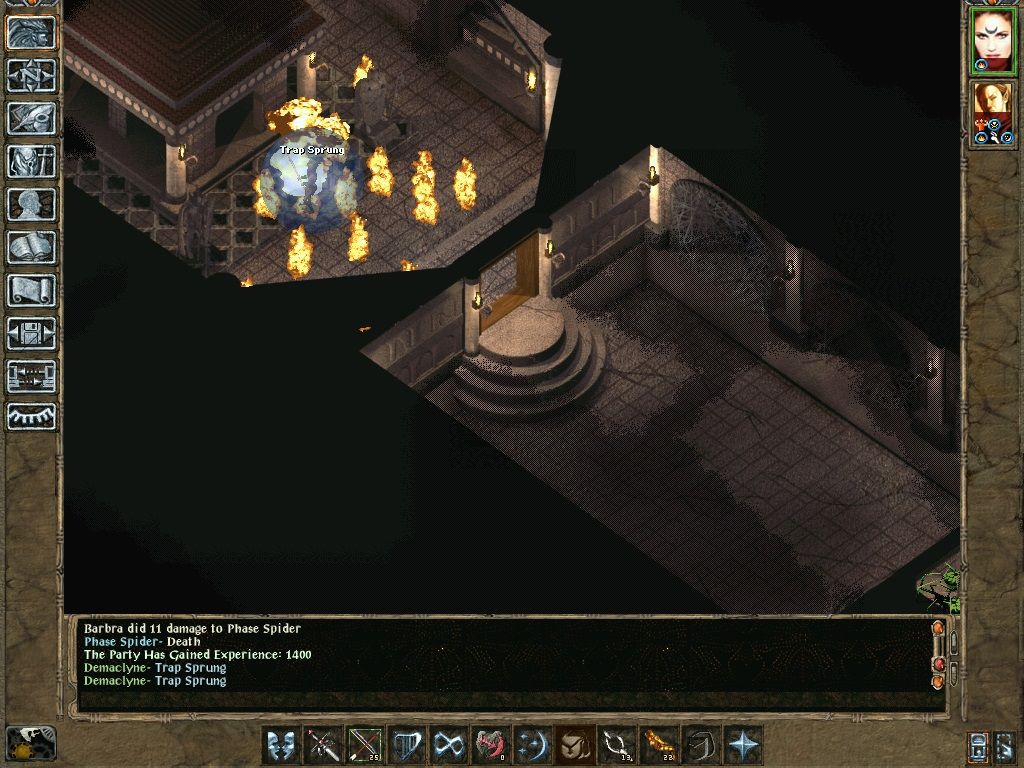
Task: Open the area map with compass icon
Action: 31,75
